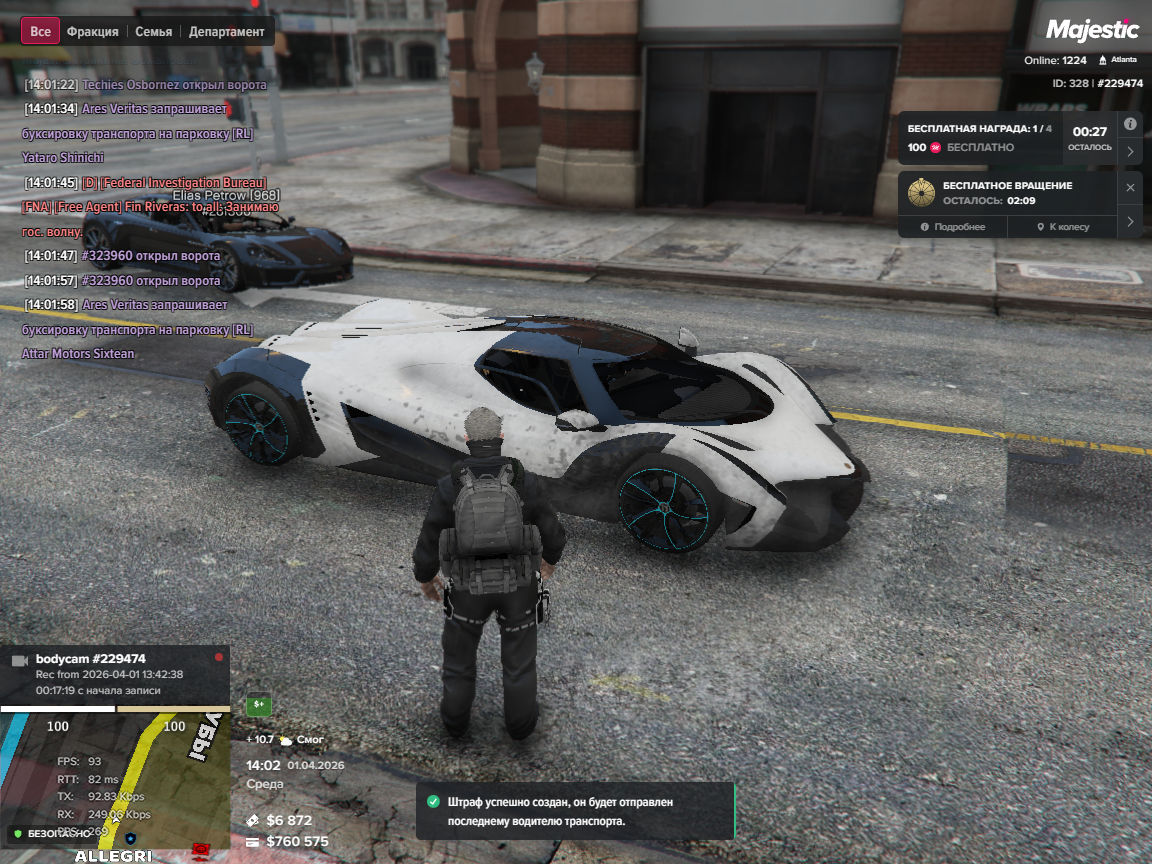Click the green $+ icon
Viewport: 1152px width, 864px height.
point(259,704)
